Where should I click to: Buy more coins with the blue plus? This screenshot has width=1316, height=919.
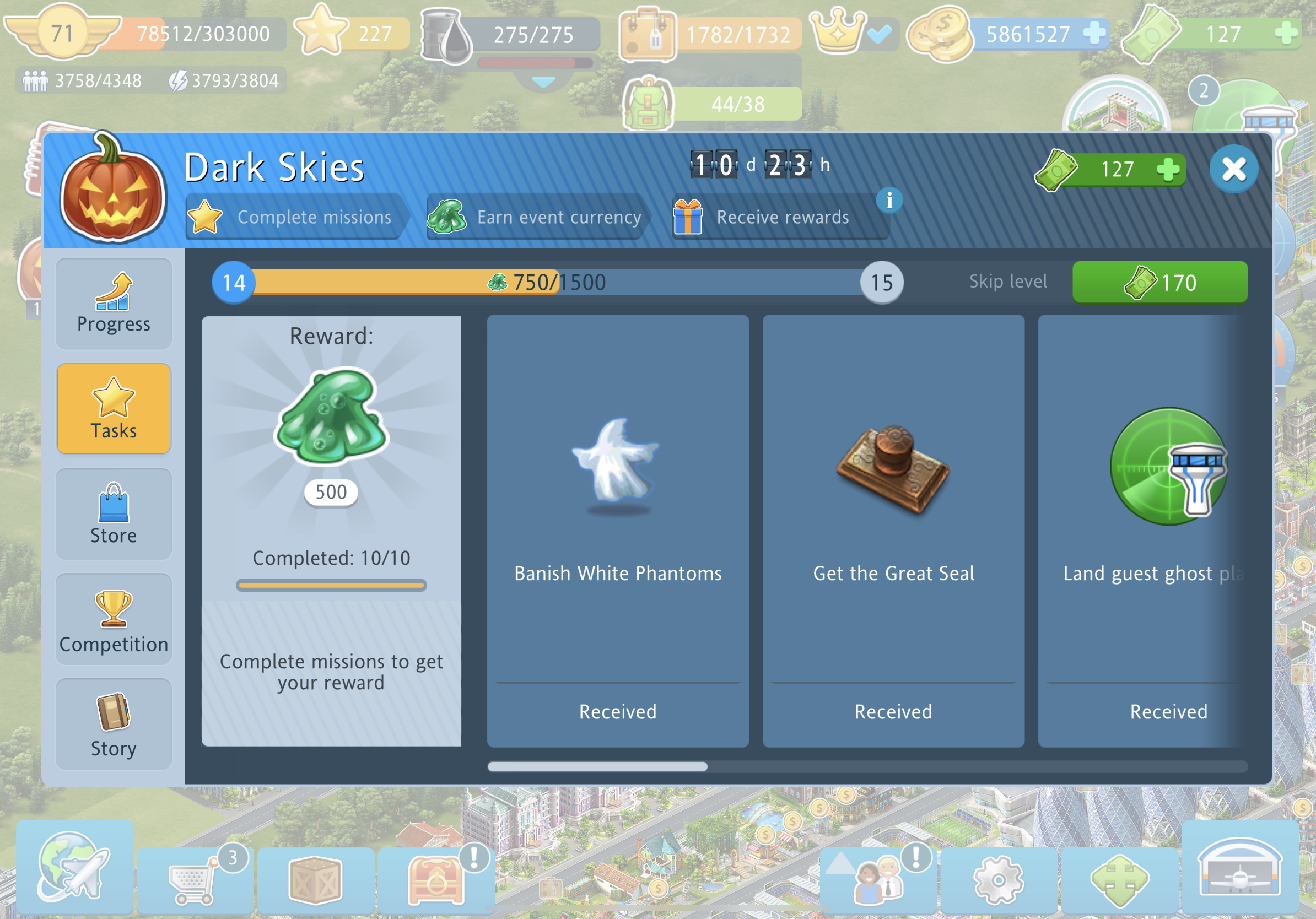click(x=1094, y=33)
